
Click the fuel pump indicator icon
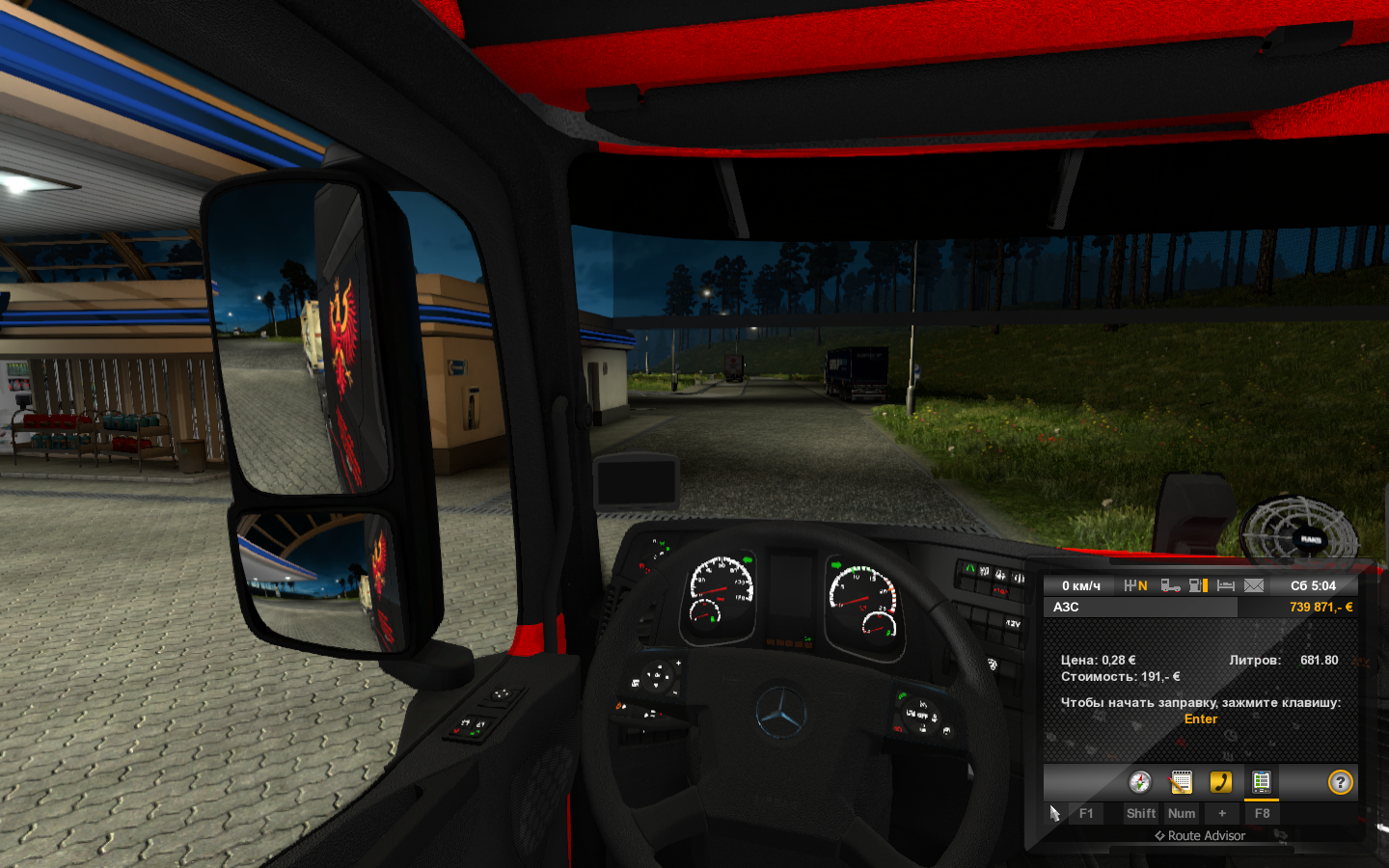[x=1198, y=585]
